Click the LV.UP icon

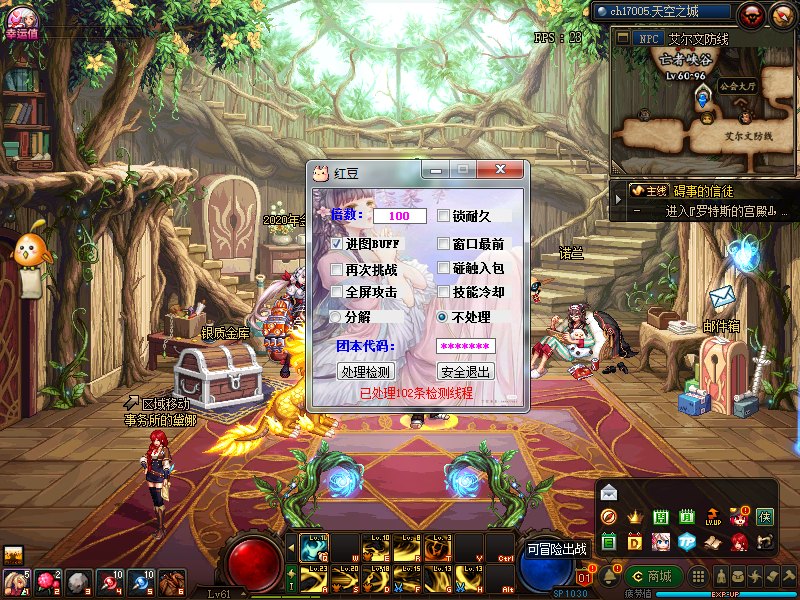pyautogui.click(x=713, y=517)
